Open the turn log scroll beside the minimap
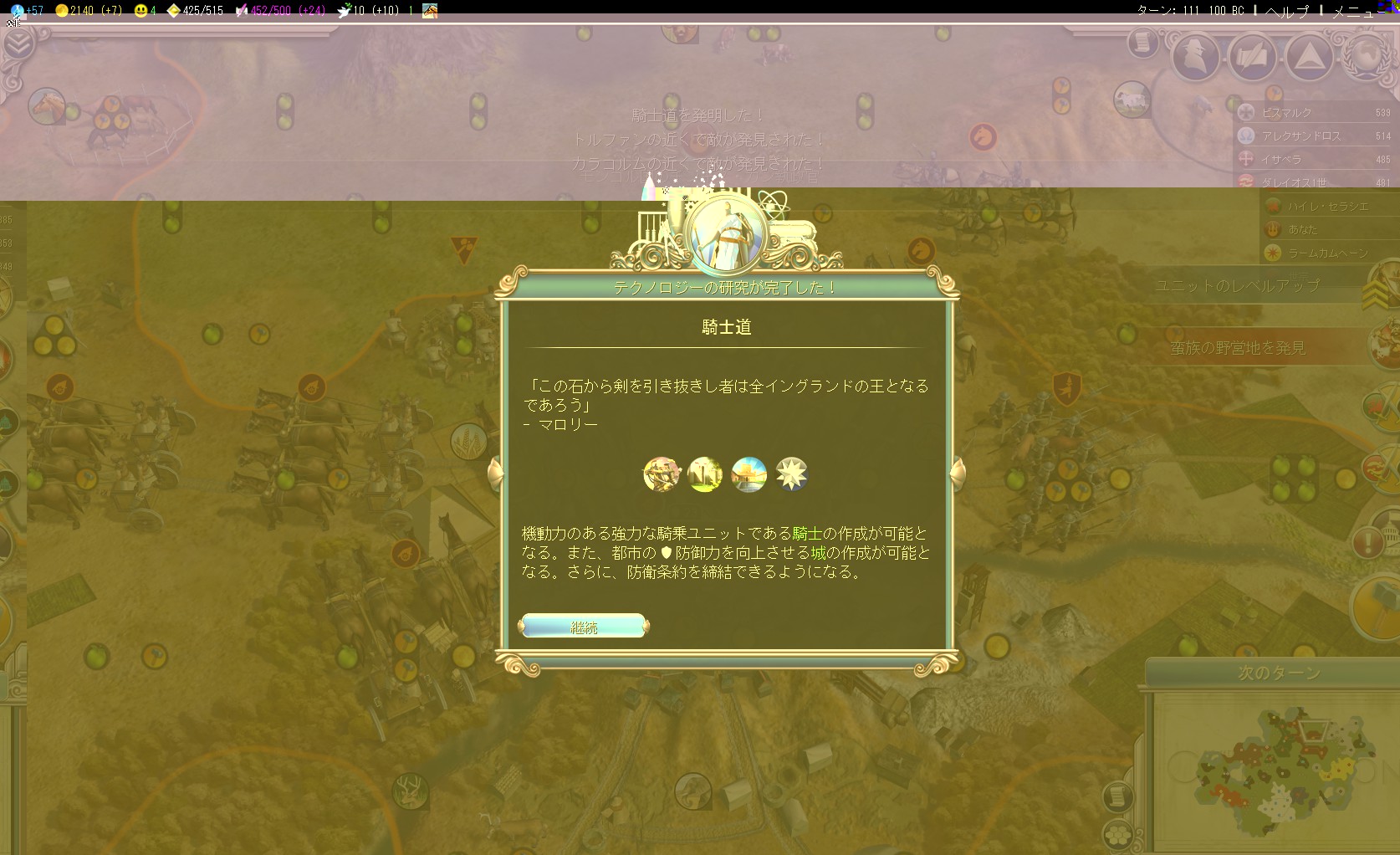1400x855 pixels. (x=1118, y=795)
